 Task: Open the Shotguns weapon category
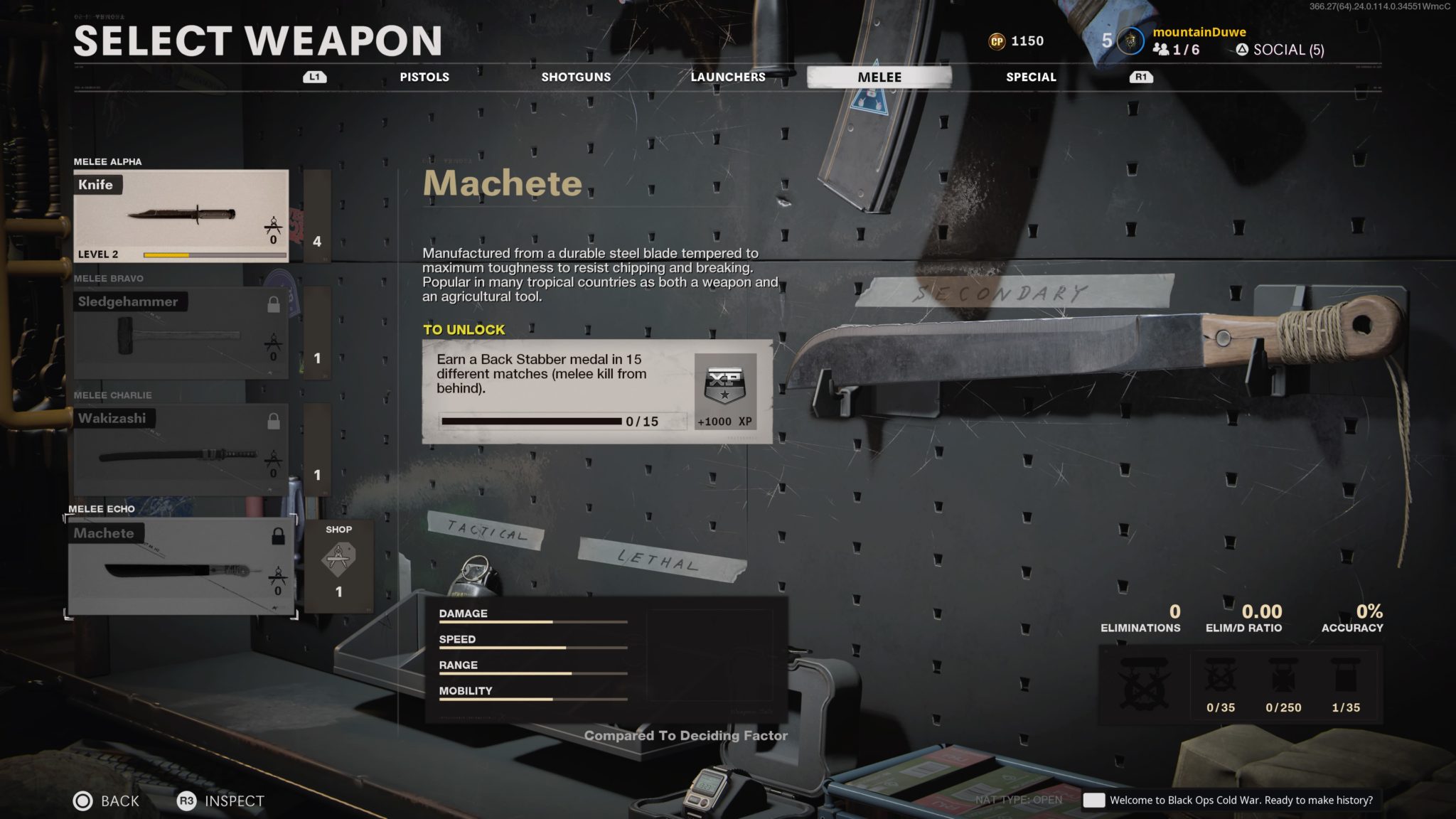(x=574, y=77)
